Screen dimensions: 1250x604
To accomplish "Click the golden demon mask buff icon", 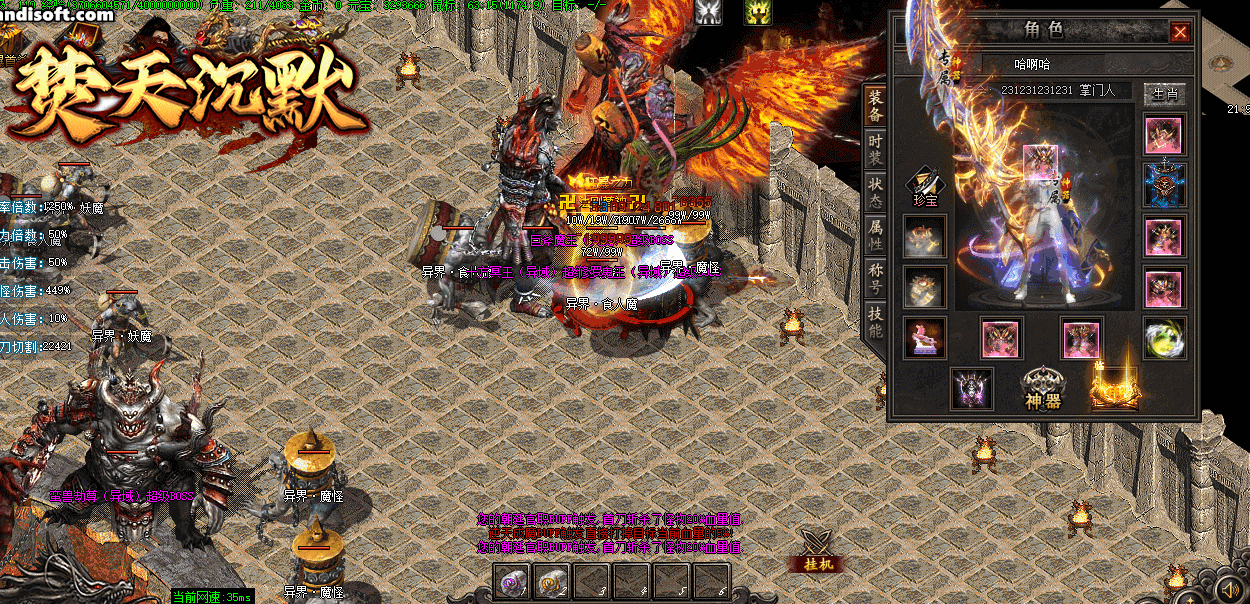I will tap(757, 11).
